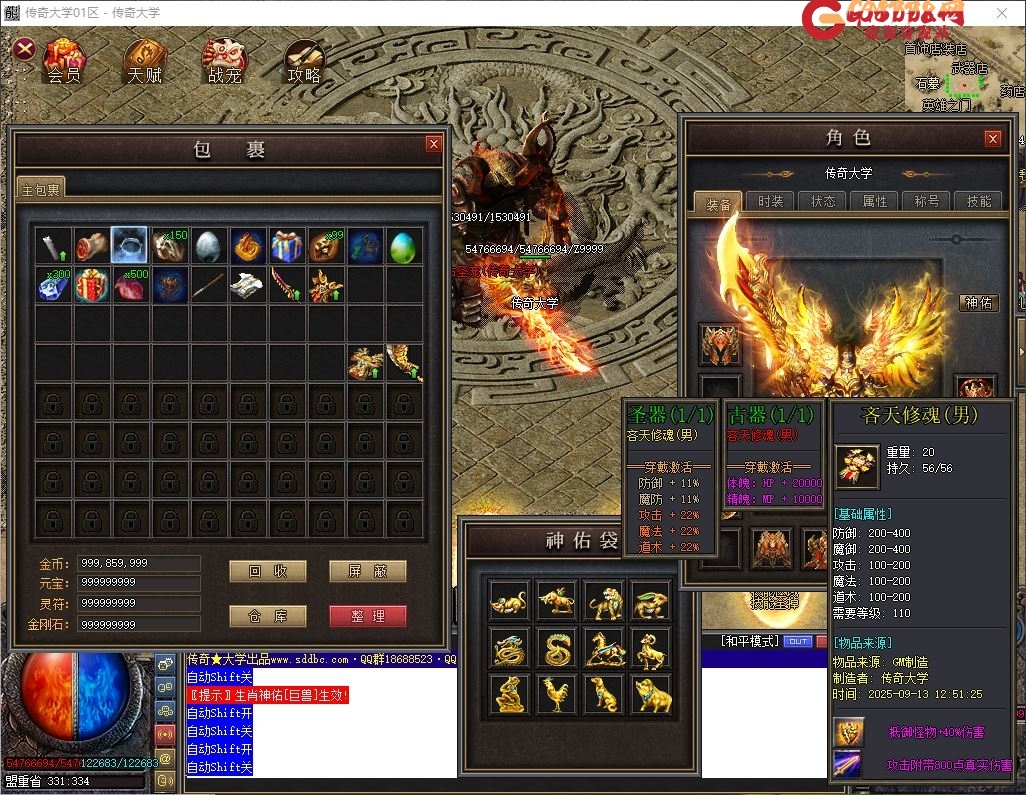
Task: Sort the bag with 整理 button
Action: coord(367,616)
